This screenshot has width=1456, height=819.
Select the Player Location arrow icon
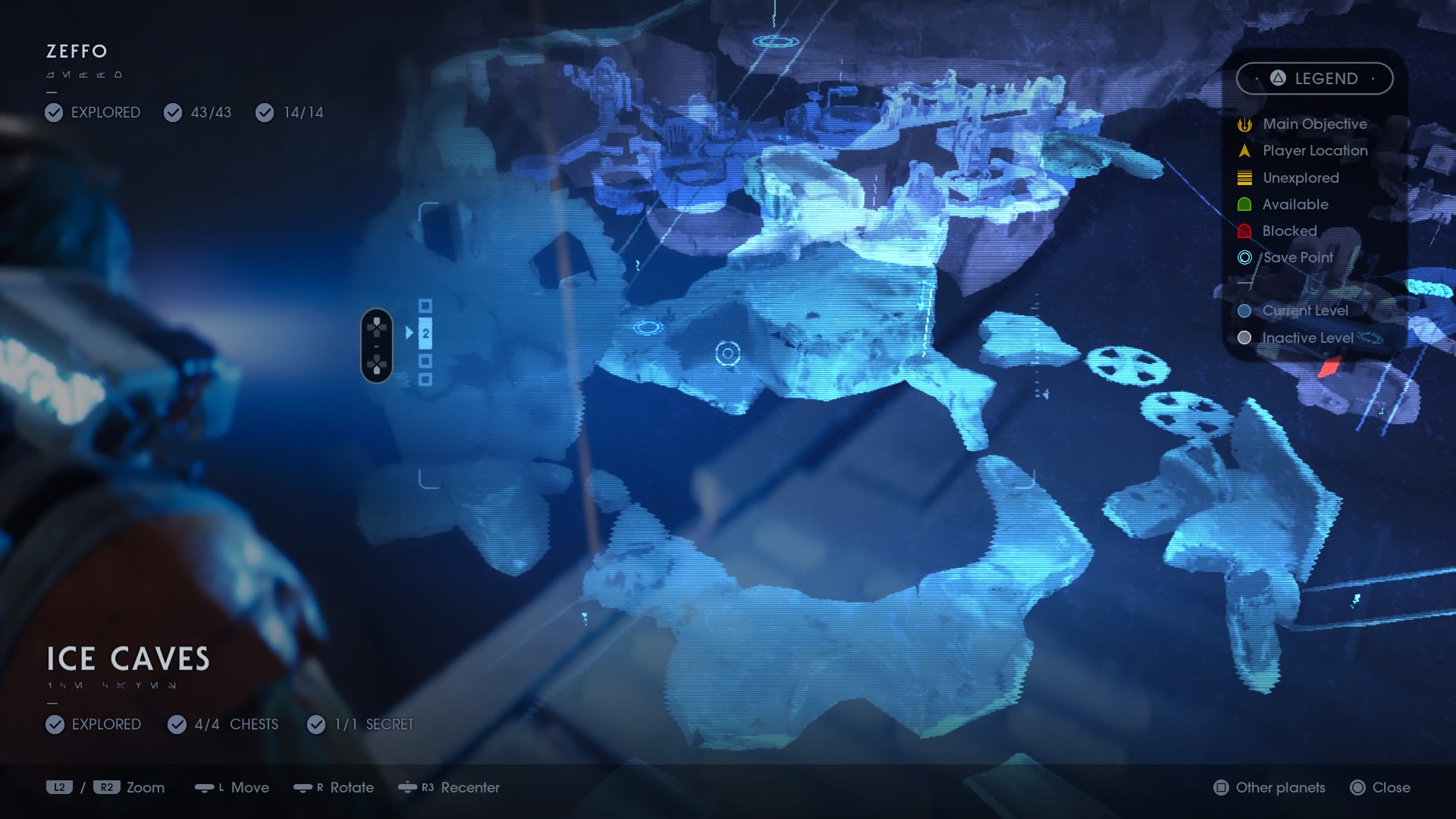pos(1244,150)
